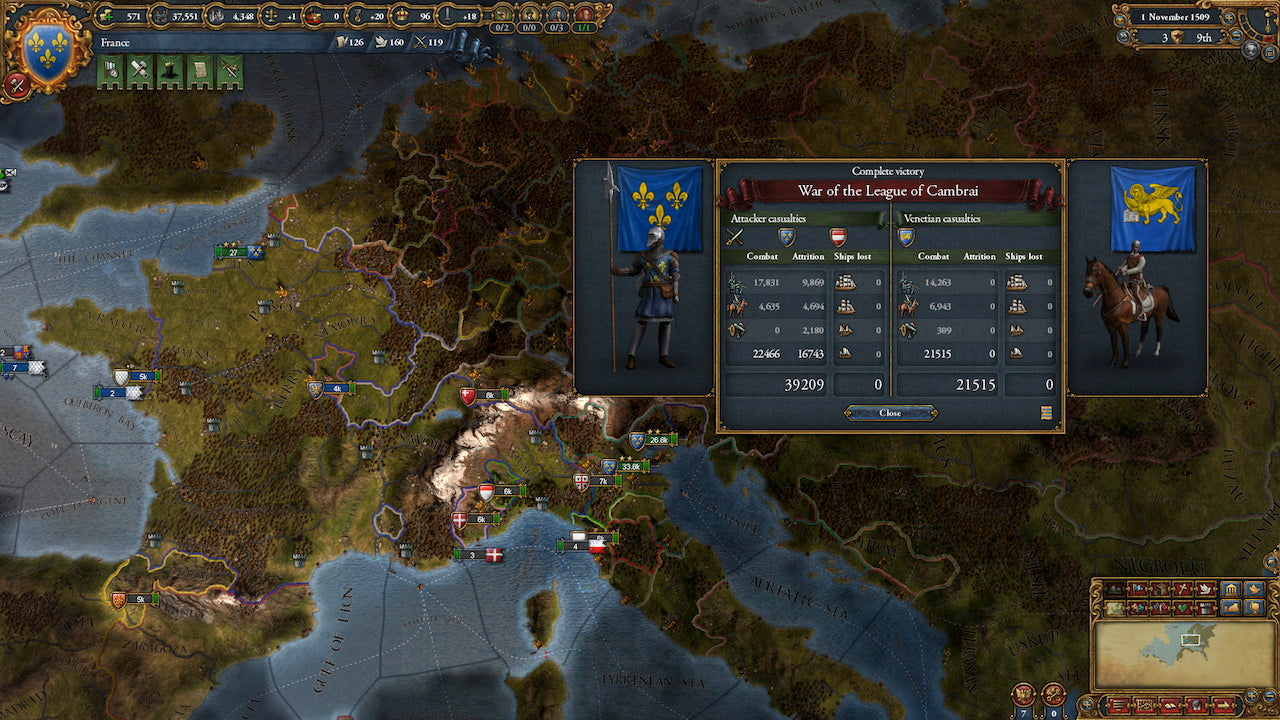Open the scroll banner alert
Viewport: 1280px width, 720px height.
[x=200, y=72]
